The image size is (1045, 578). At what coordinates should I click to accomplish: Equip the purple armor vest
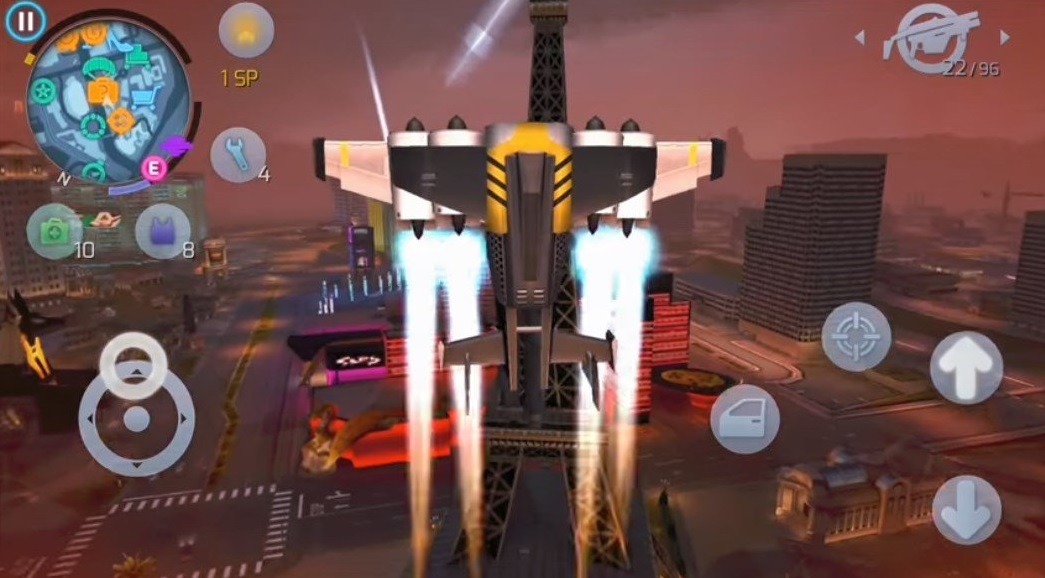162,231
